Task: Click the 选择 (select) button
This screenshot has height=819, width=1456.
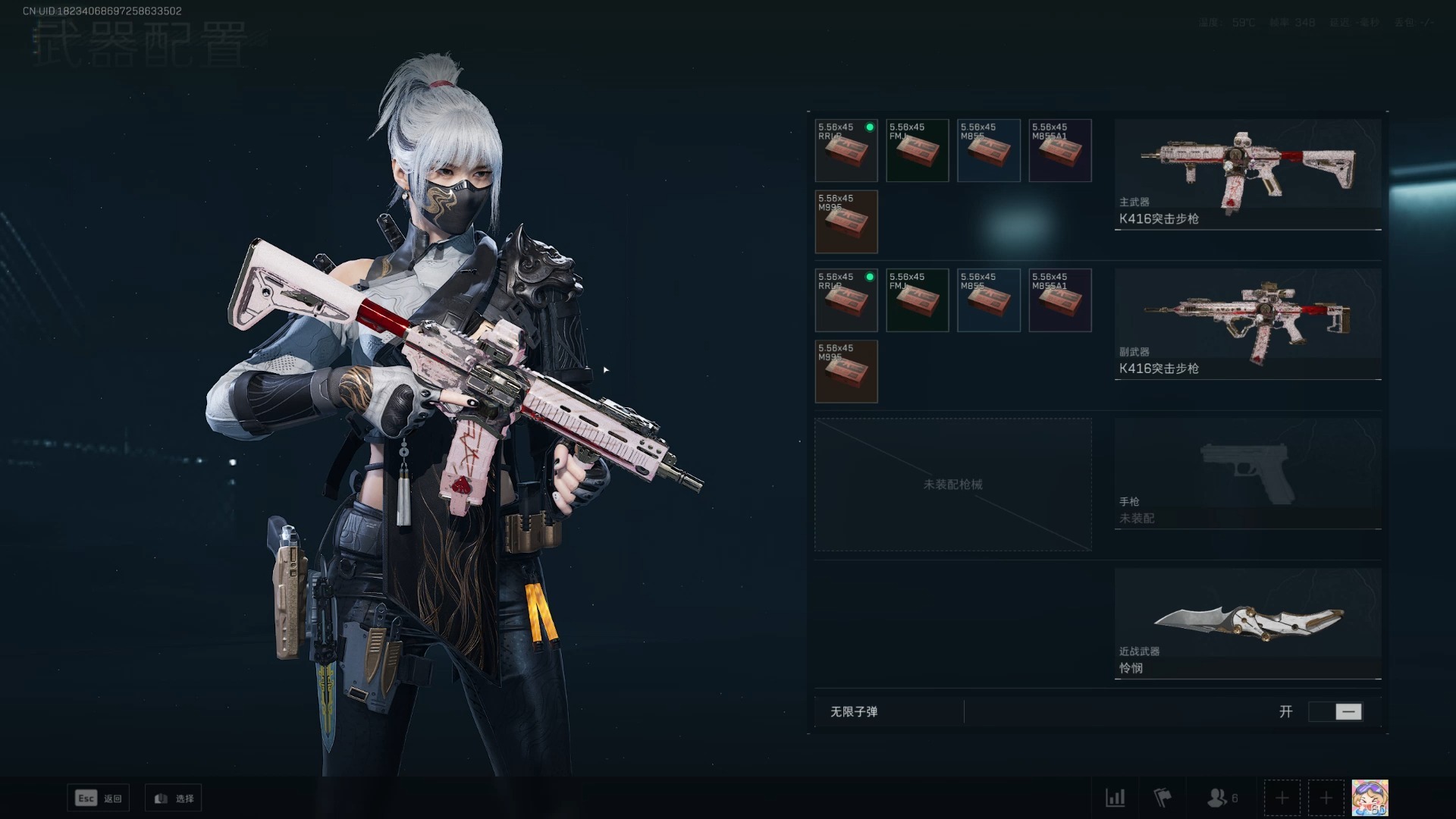Action: (174, 798)
